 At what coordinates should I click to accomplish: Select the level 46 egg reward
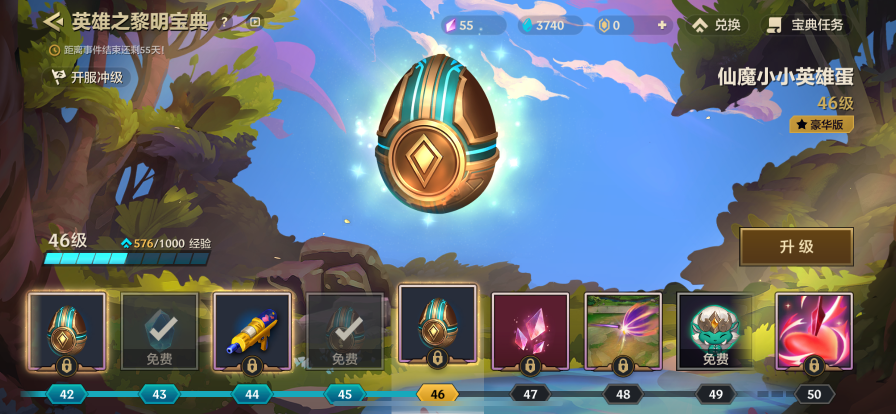(437, 326)
